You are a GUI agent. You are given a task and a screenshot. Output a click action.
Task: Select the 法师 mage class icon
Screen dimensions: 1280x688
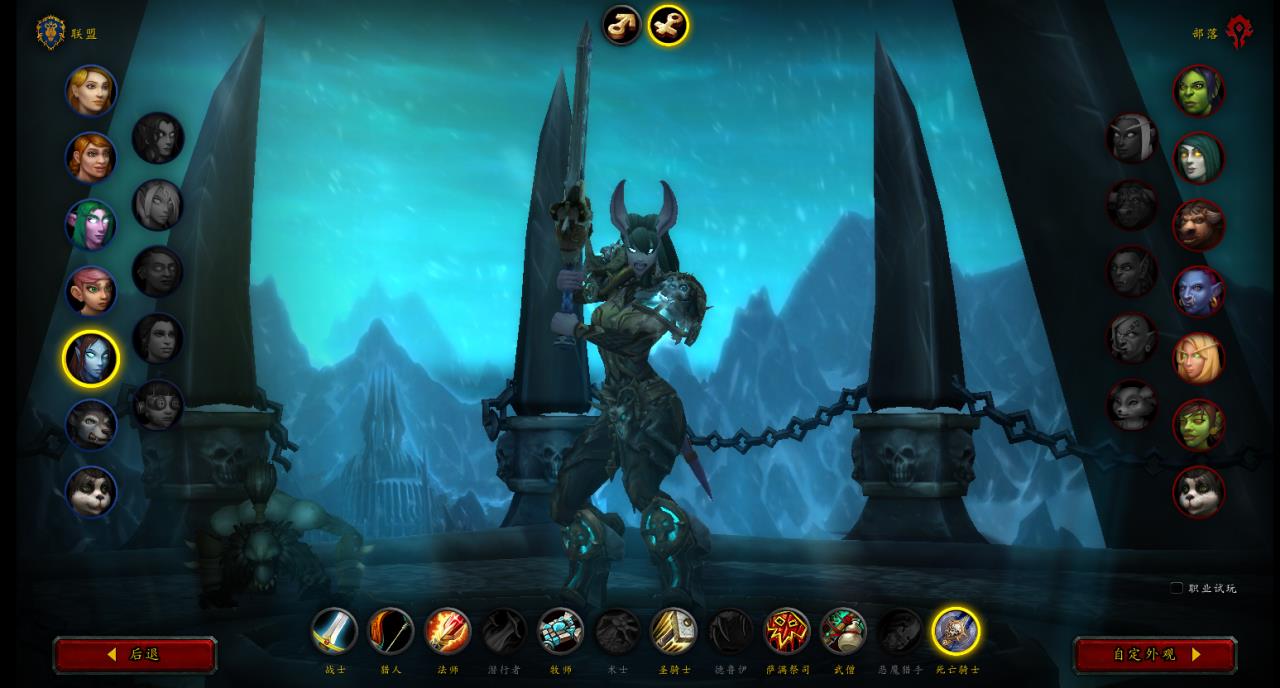tap(447, 631)
